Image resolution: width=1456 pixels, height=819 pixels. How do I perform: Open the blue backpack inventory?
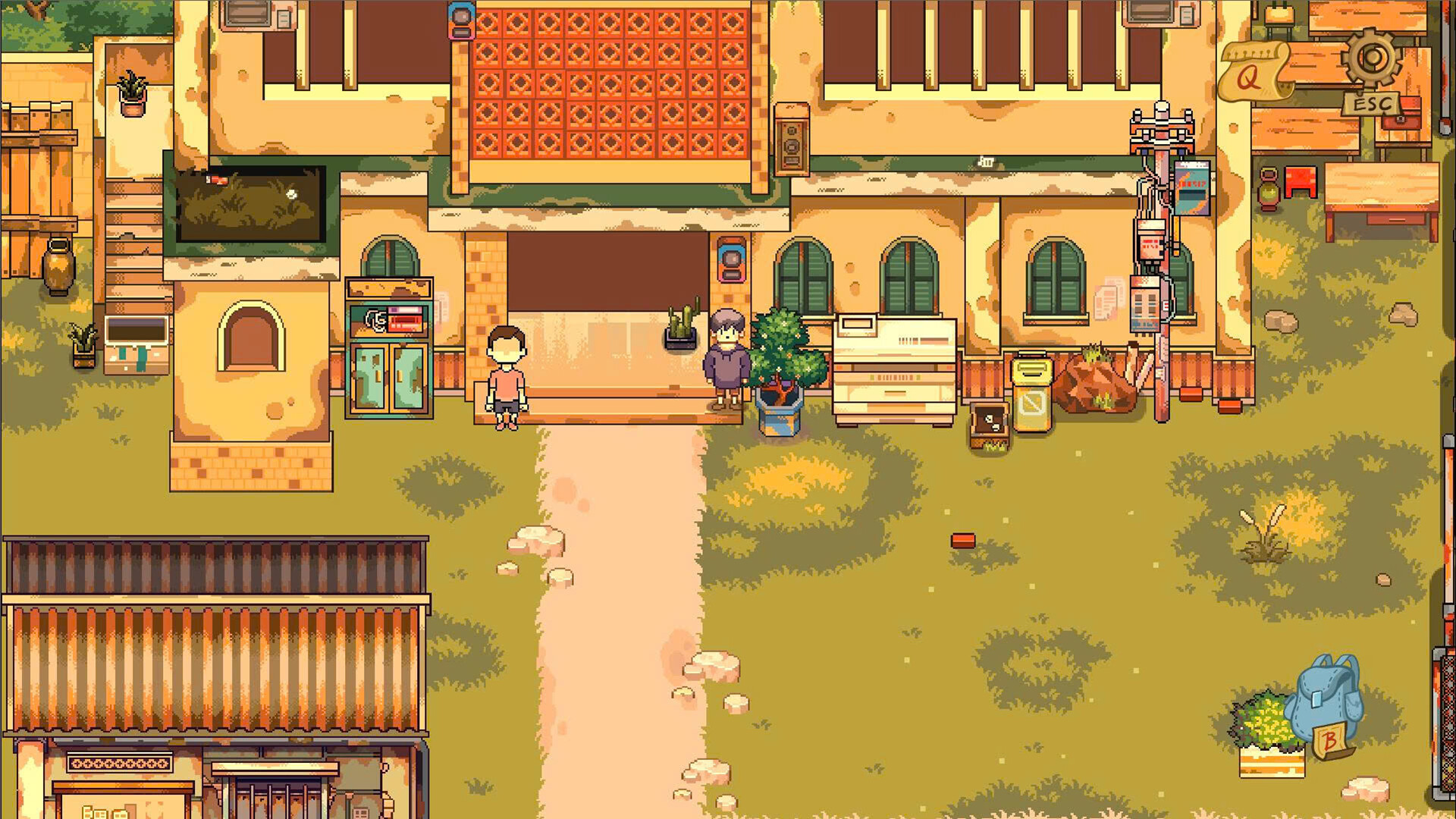(1323, 701)
